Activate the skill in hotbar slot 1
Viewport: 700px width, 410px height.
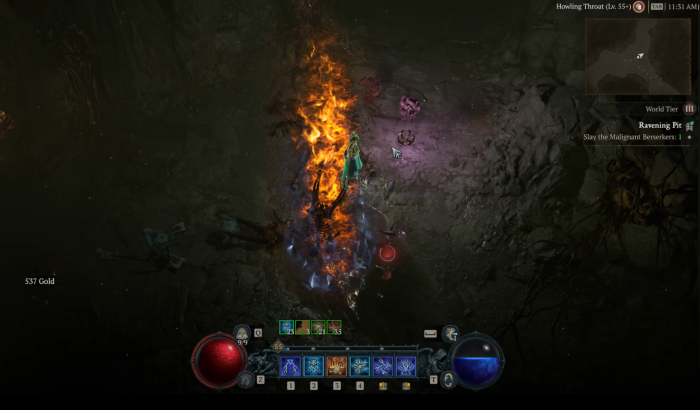pos(291,366)
